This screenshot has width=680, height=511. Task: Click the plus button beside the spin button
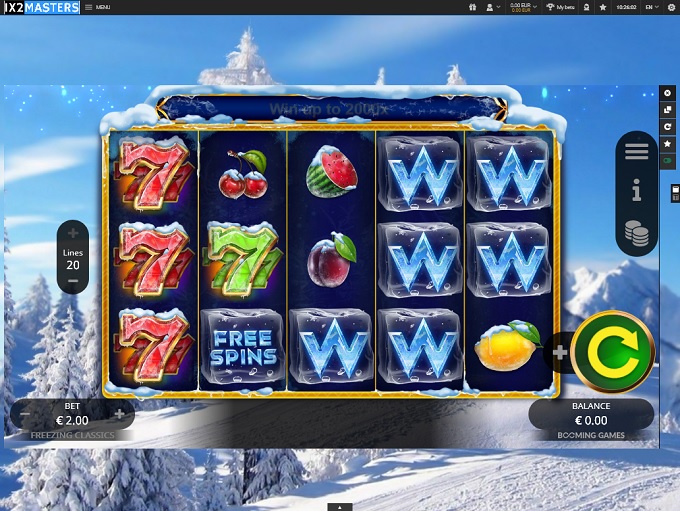click(559, 352)
